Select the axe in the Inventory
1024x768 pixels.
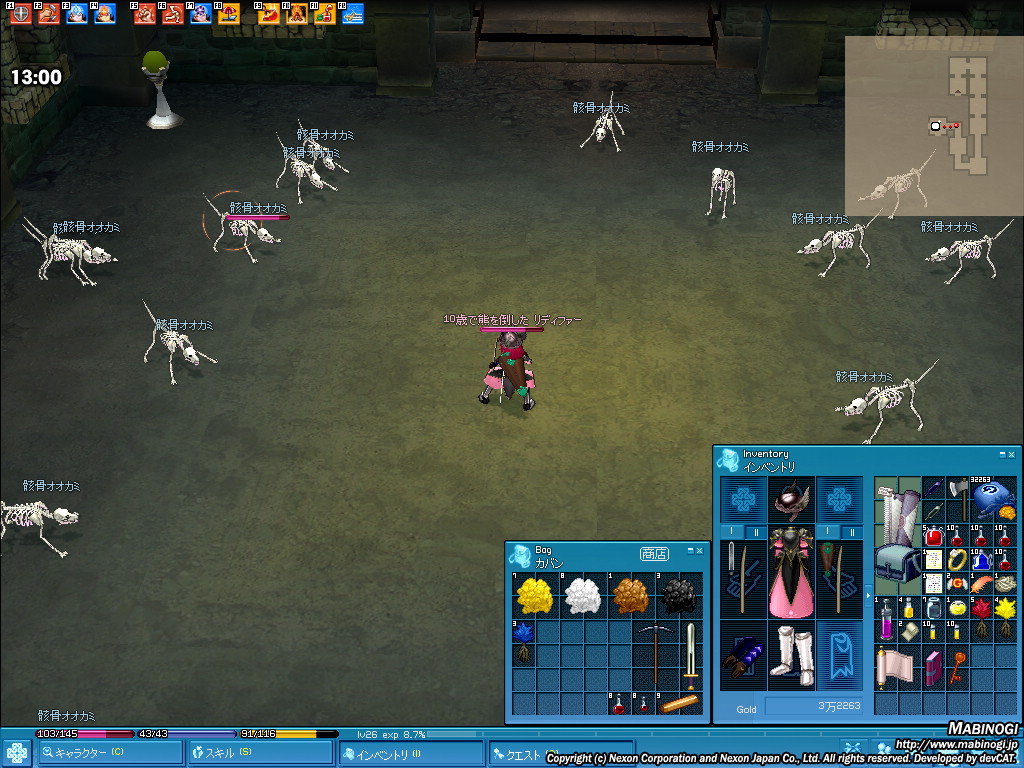click(x=957, y=496)
